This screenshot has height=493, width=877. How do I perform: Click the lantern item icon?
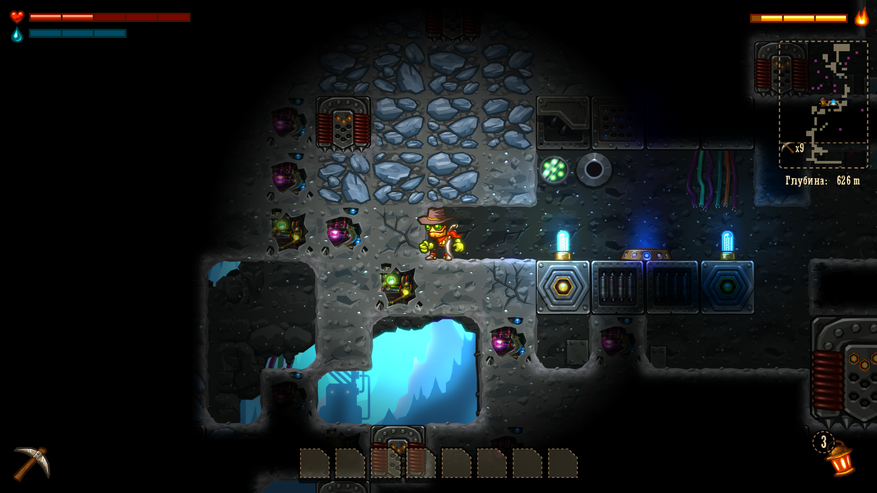coord(840,459)
